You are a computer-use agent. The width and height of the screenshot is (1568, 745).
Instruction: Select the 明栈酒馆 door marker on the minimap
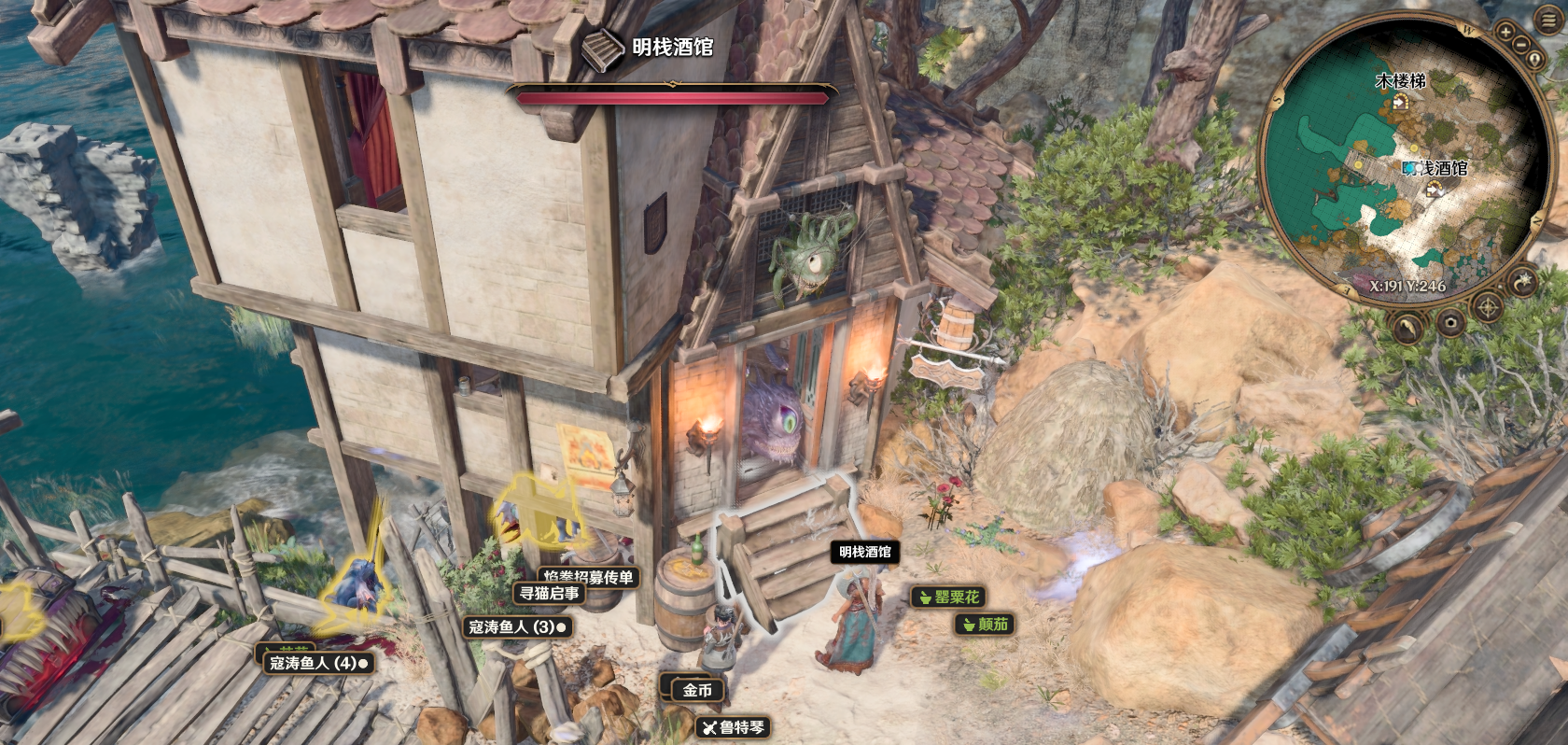tap(1435, 190)
